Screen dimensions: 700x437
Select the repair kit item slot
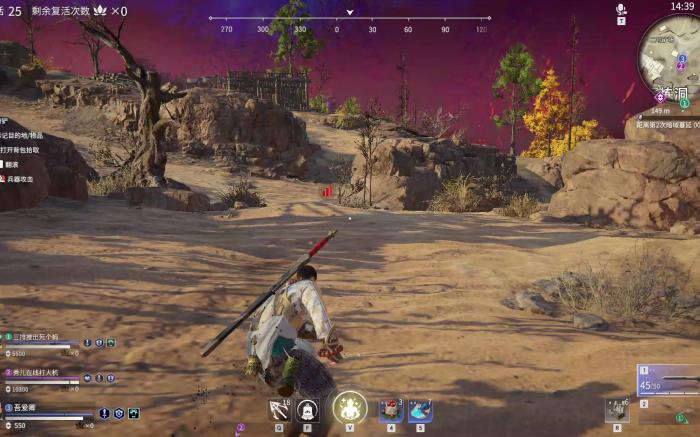pyautogui.click(x=617, y=408)
